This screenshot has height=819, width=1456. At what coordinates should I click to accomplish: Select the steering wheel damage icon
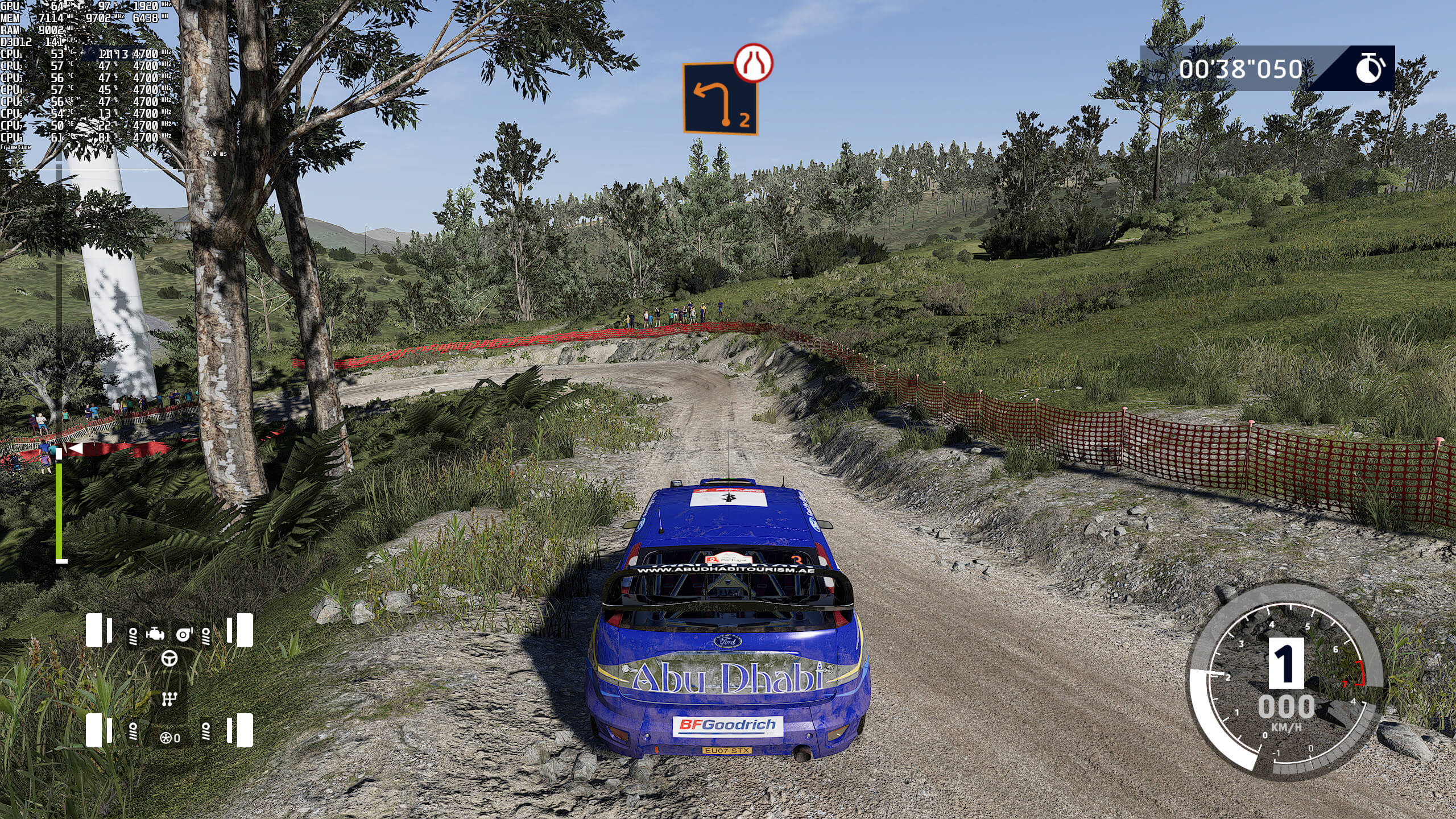point(169,659)
